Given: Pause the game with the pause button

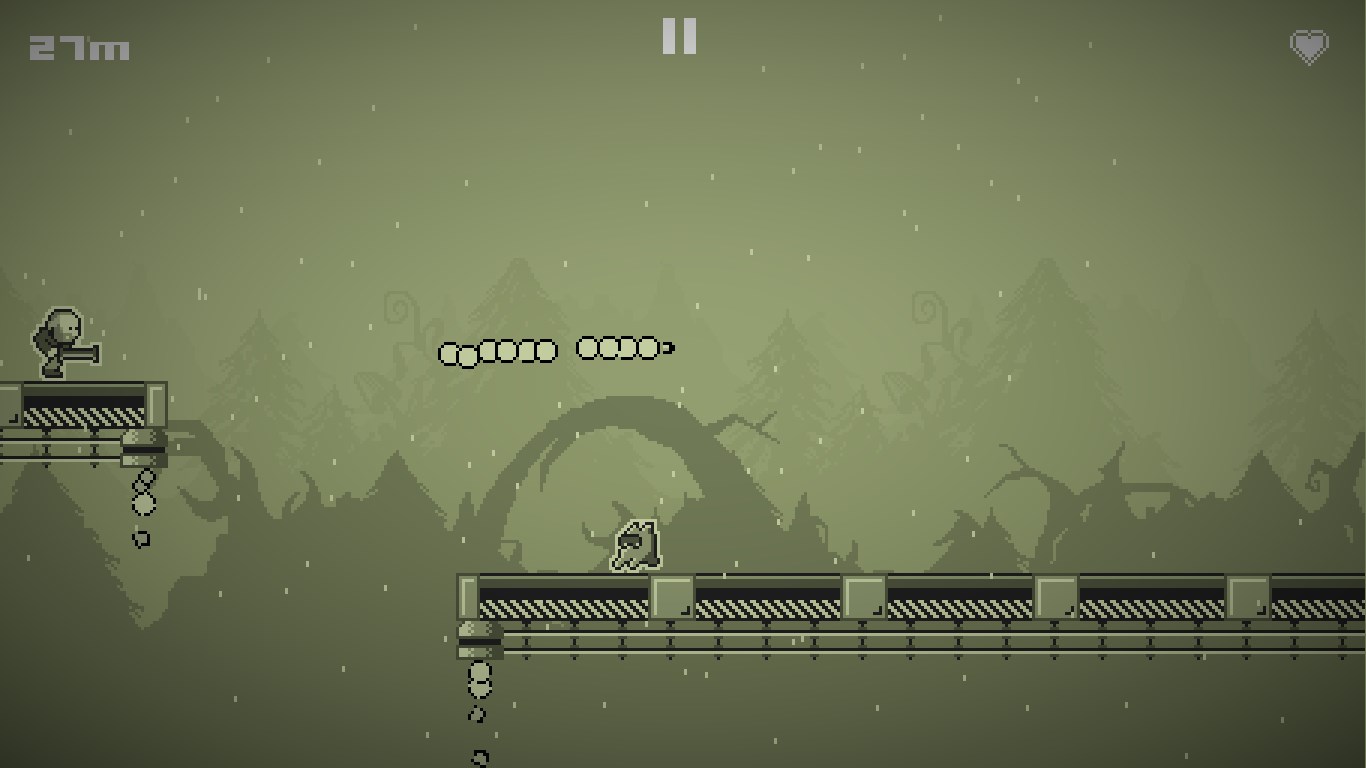Looking at the screenshot, I should click(679, 36).
